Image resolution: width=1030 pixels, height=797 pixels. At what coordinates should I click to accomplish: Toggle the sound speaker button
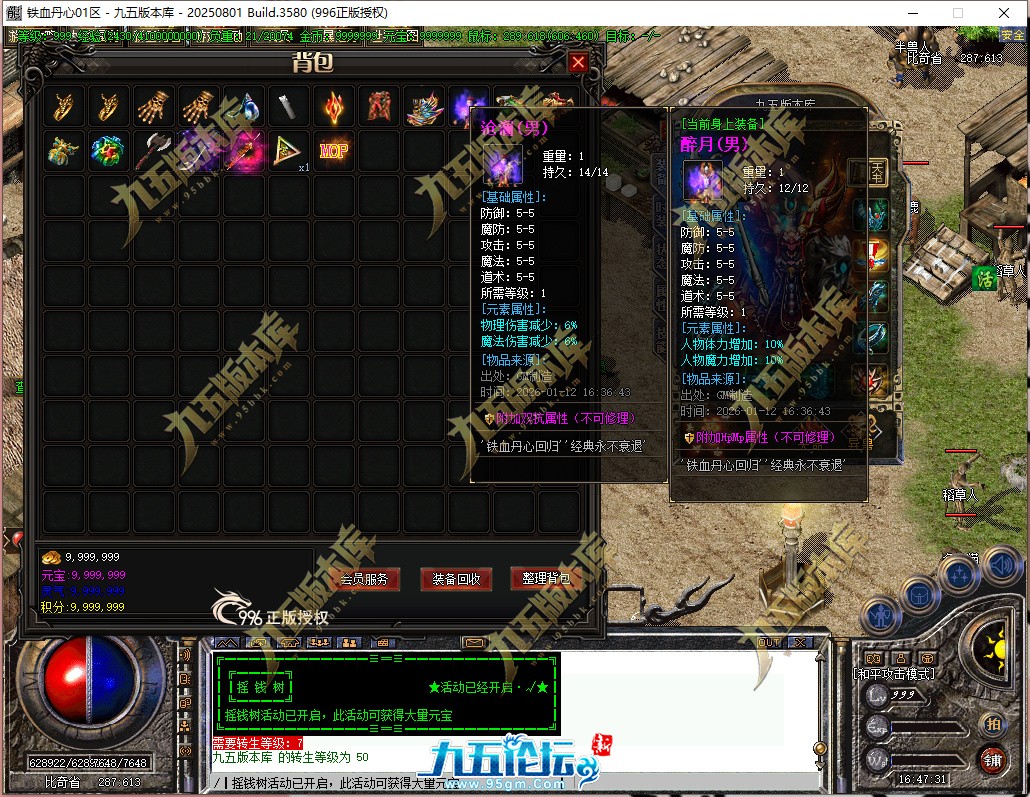(x=1000, y=566)
